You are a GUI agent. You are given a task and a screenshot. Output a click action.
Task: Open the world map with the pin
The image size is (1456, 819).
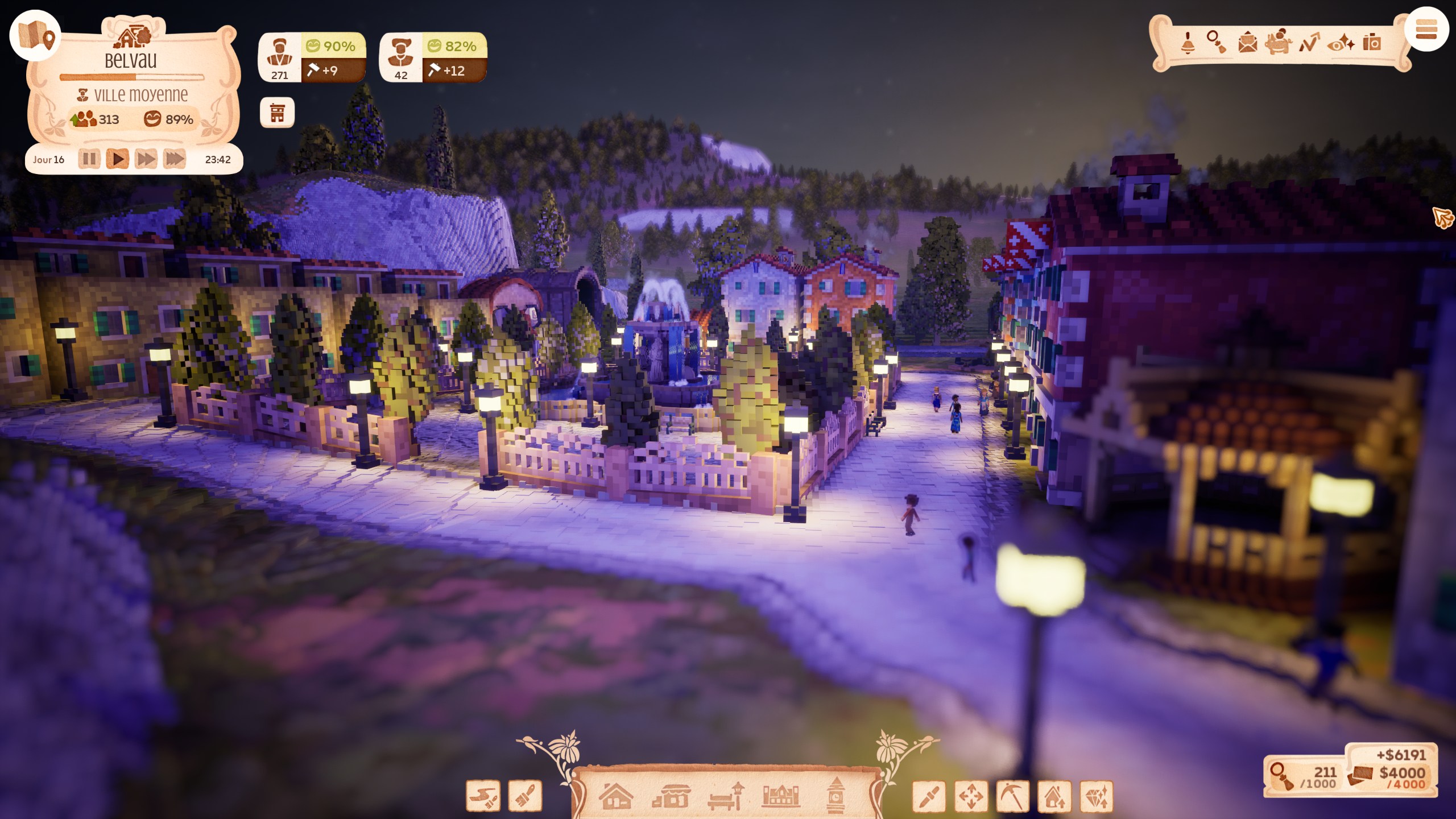(x=35, y=35)
